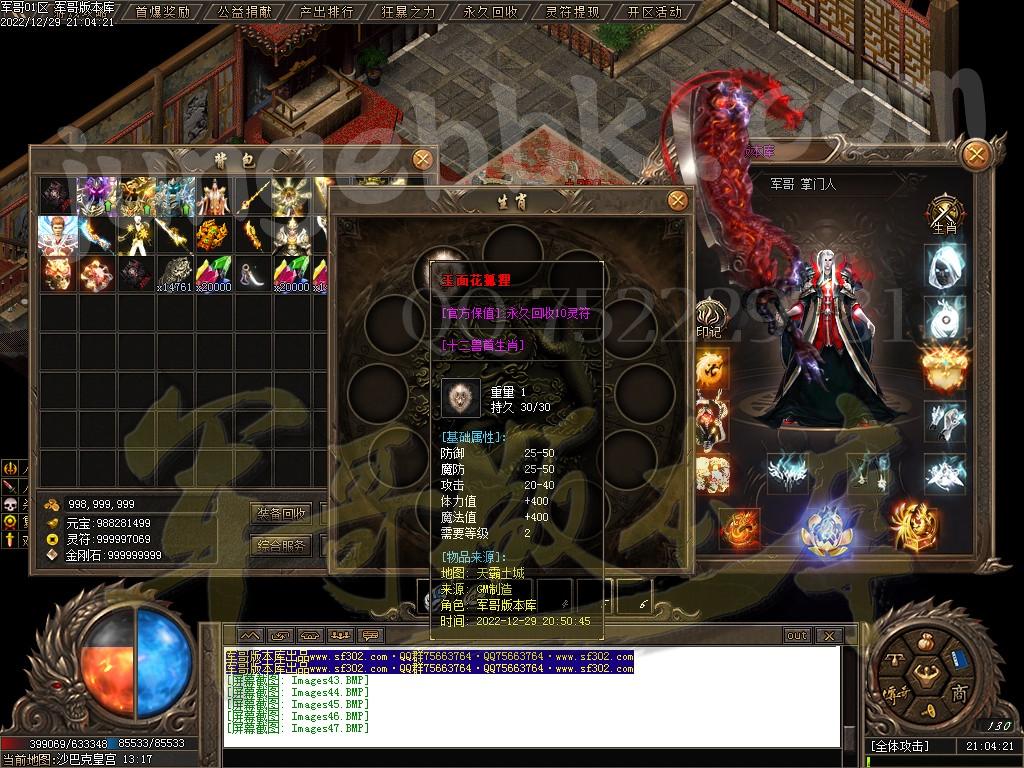The image size is (1024, 768).
Task: Select the white hooded helmet equipment slot
Action: 945,266
